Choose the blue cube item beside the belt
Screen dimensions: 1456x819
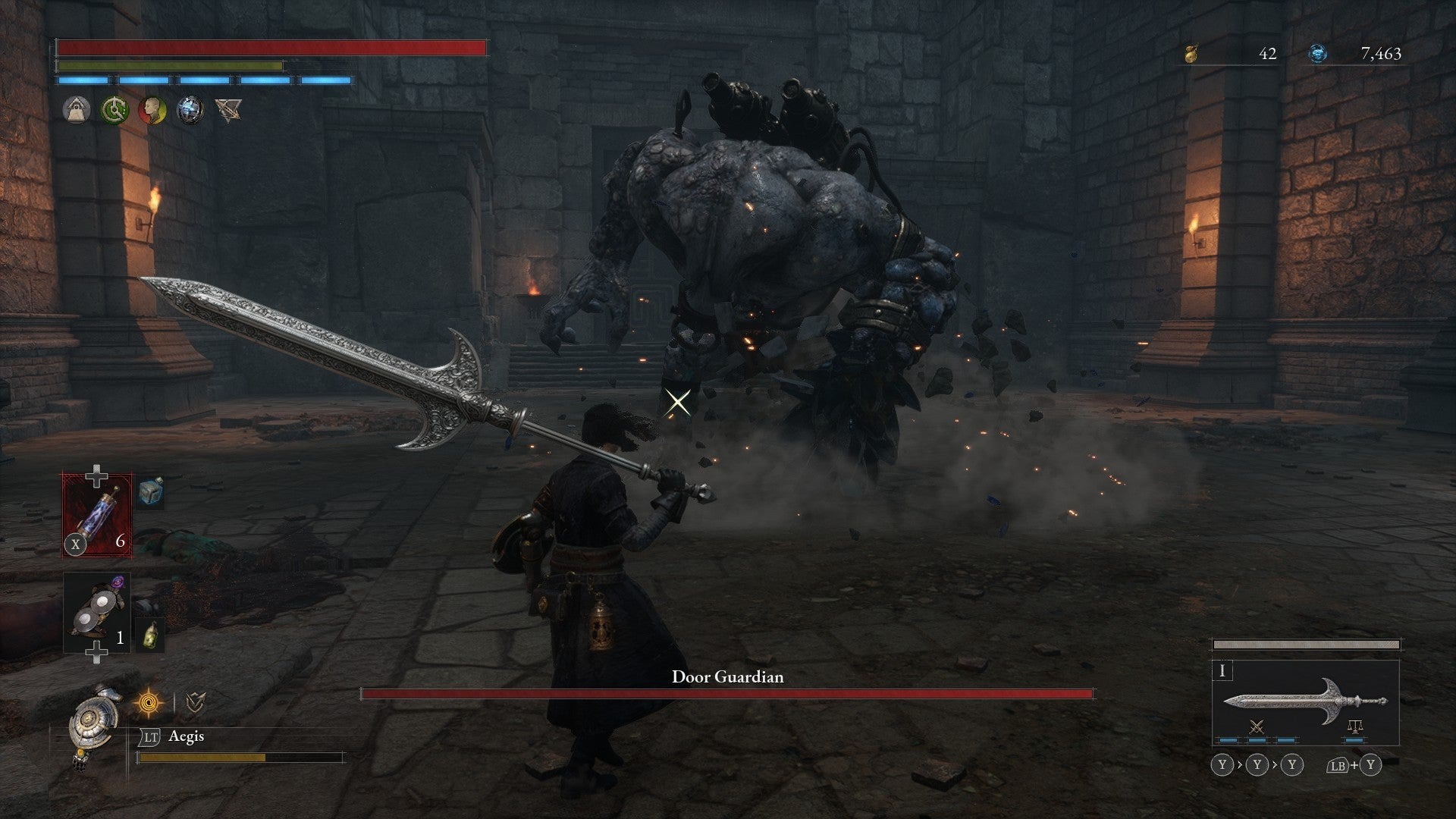[151, 494]
